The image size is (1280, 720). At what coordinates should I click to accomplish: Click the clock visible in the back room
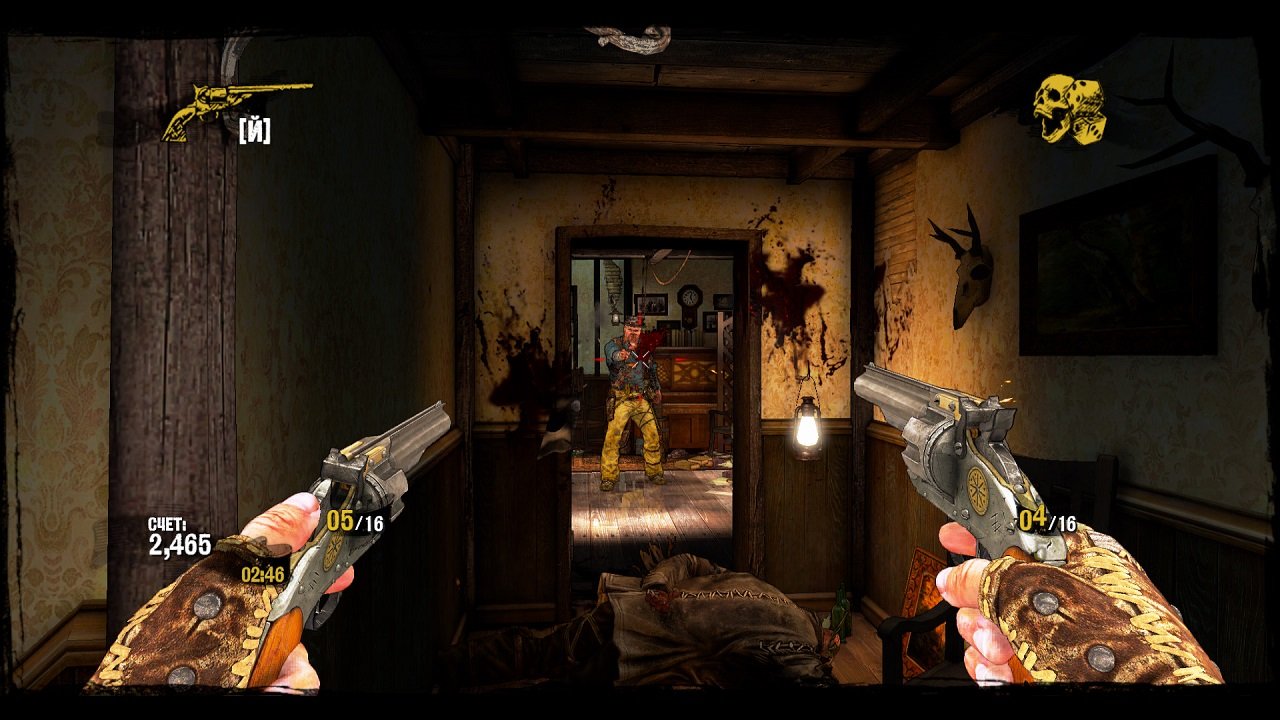click(x=689, y=298)
